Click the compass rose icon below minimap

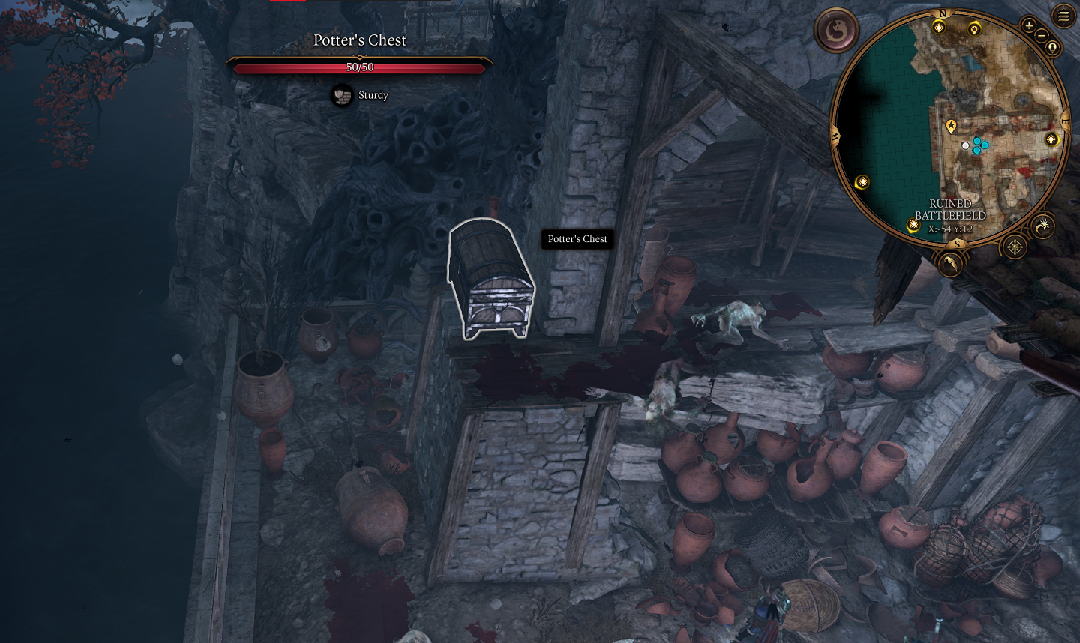click(1014, 246)
